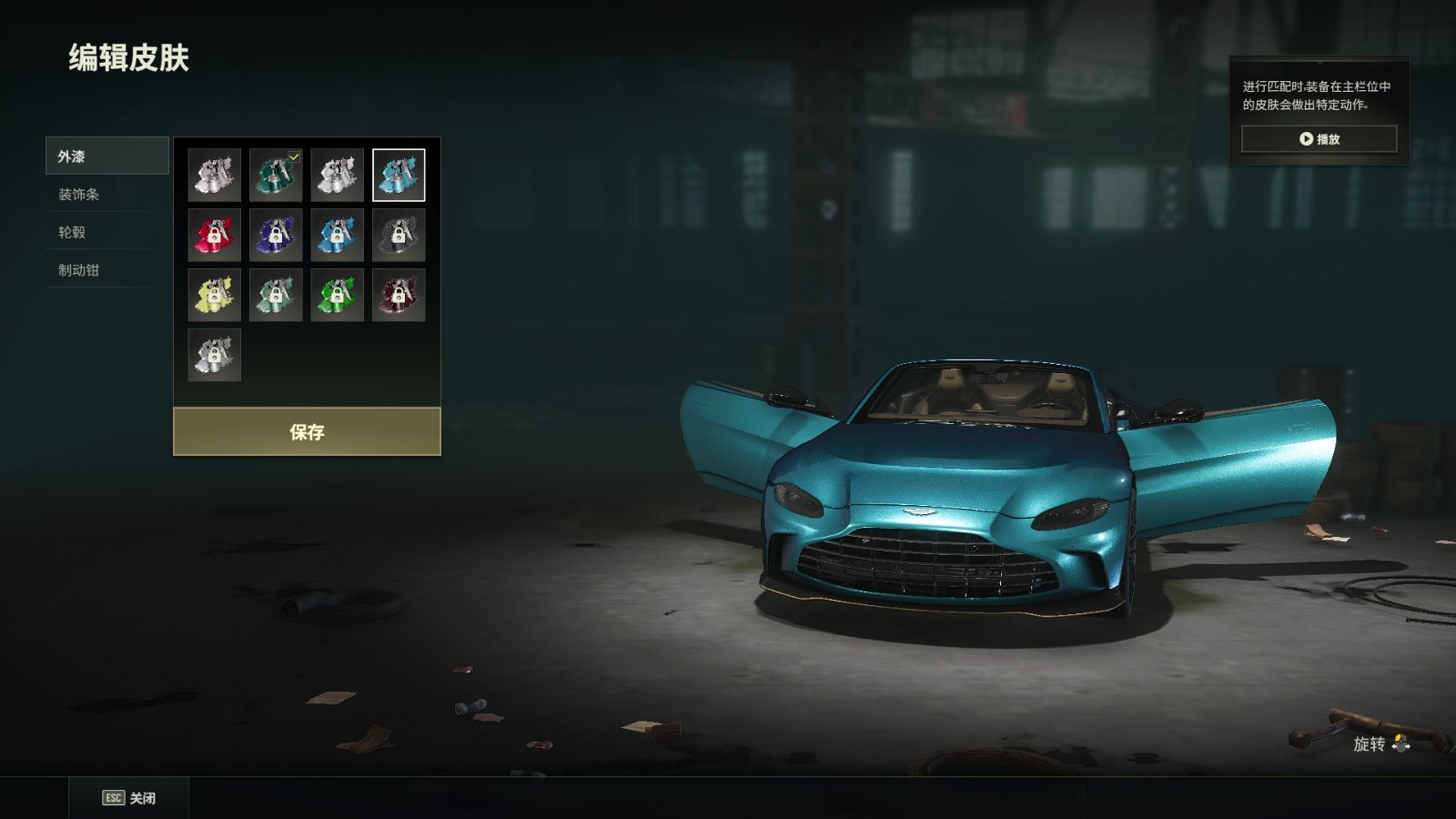Screen dimensions: 1456x819
Task: Choose the locked yellow paint swatch
Action: [215, 295]
